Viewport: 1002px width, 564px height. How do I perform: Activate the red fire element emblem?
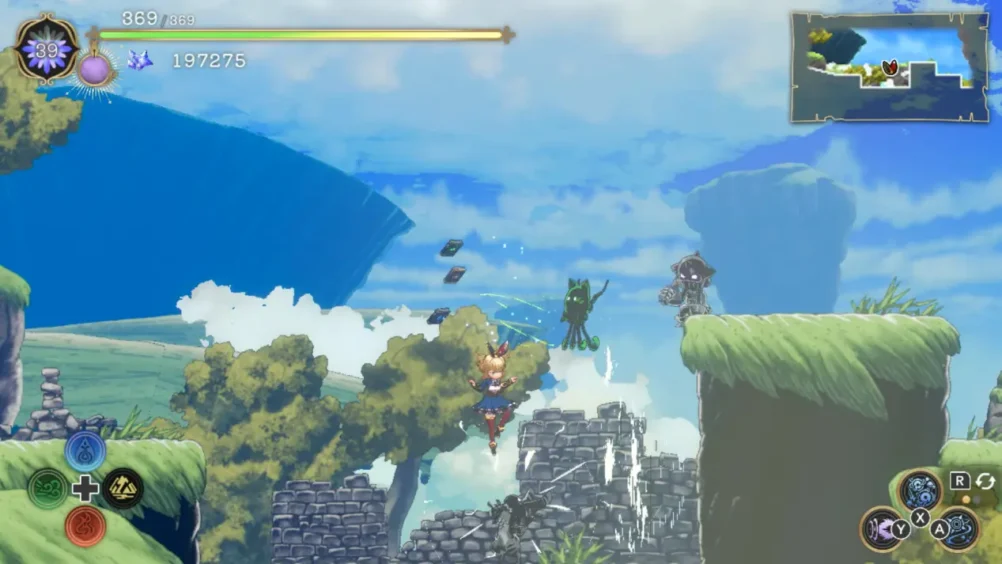pos(85,525)
